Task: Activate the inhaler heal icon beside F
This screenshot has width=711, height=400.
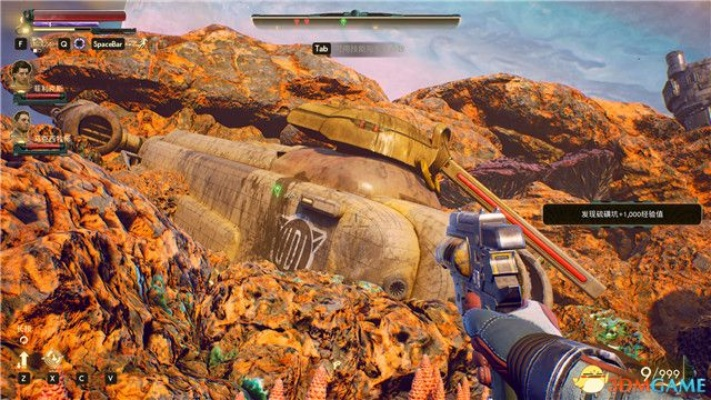Action: pyautogui.click(x=38, y=44)
